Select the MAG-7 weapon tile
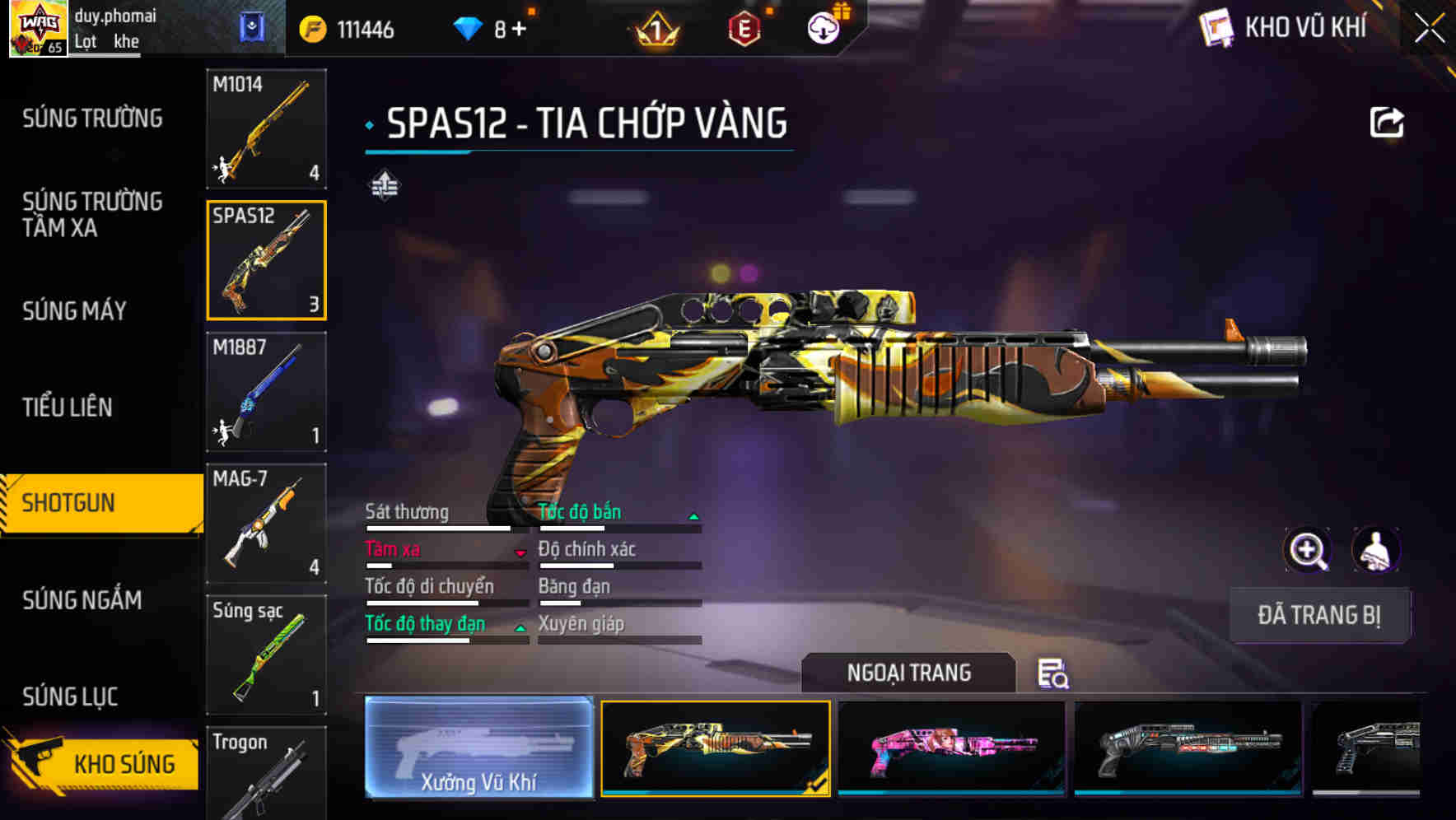This screenshot has width=1456, height=820. 266,524
